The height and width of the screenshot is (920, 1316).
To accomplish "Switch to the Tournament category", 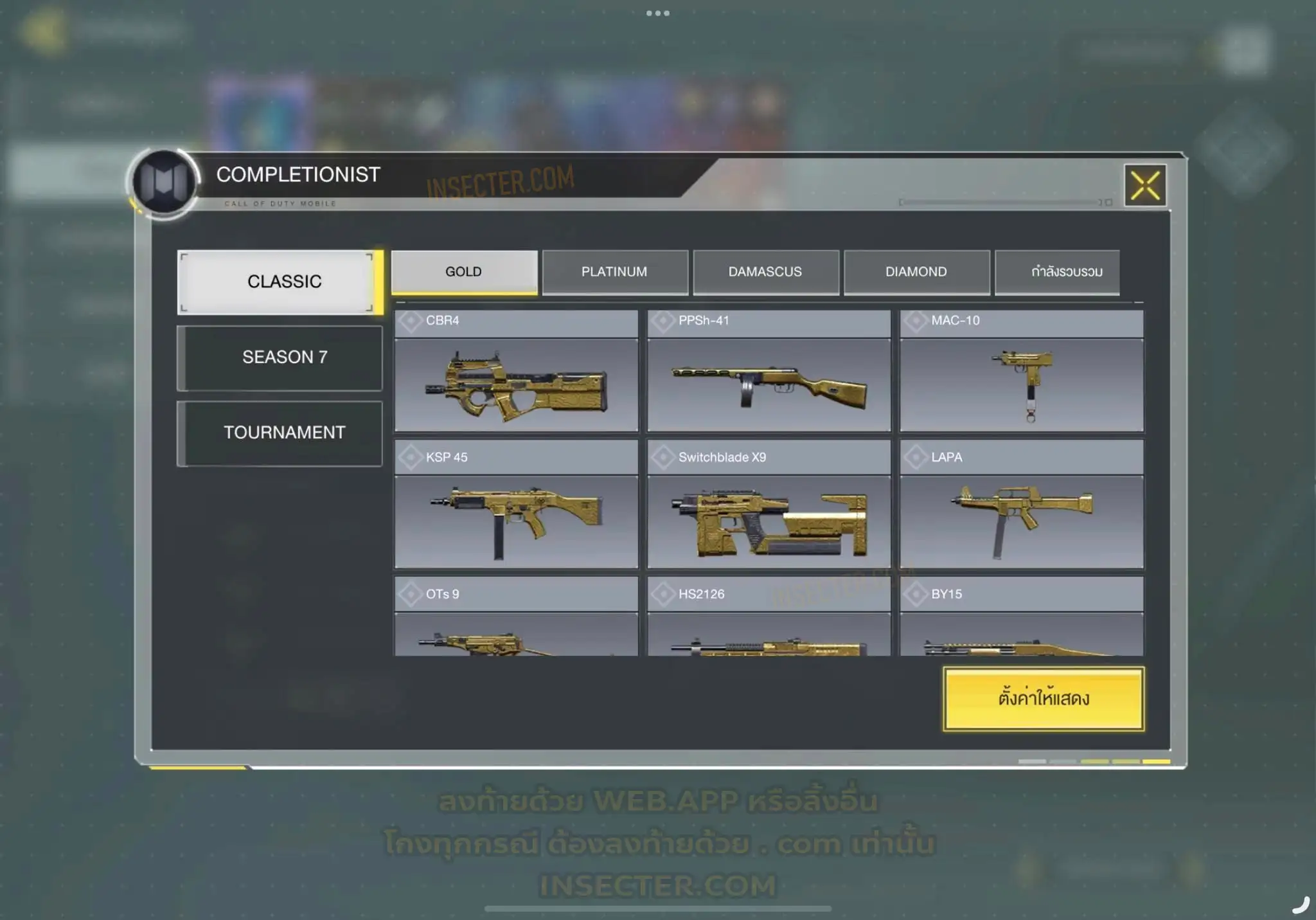I will (x=280, y=433).
